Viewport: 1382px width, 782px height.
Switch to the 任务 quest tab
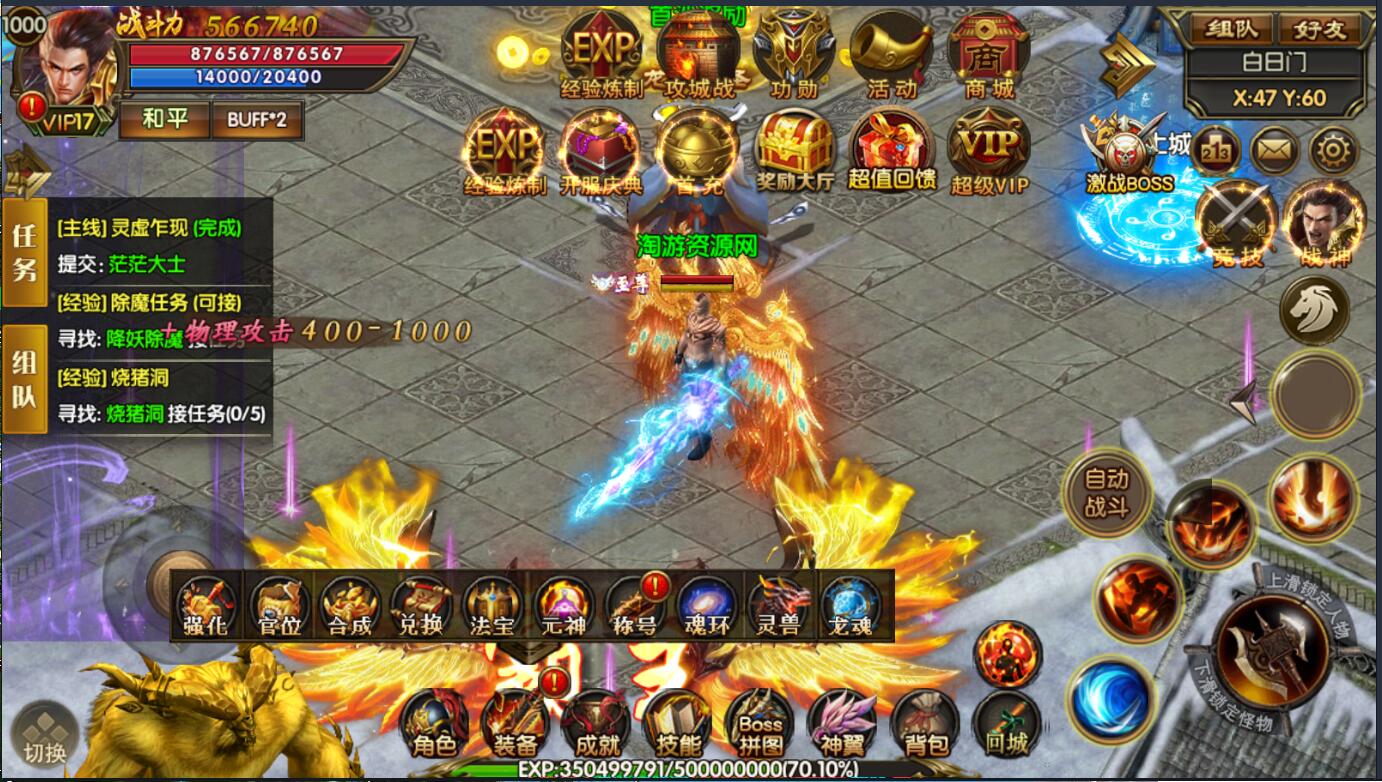25,252
